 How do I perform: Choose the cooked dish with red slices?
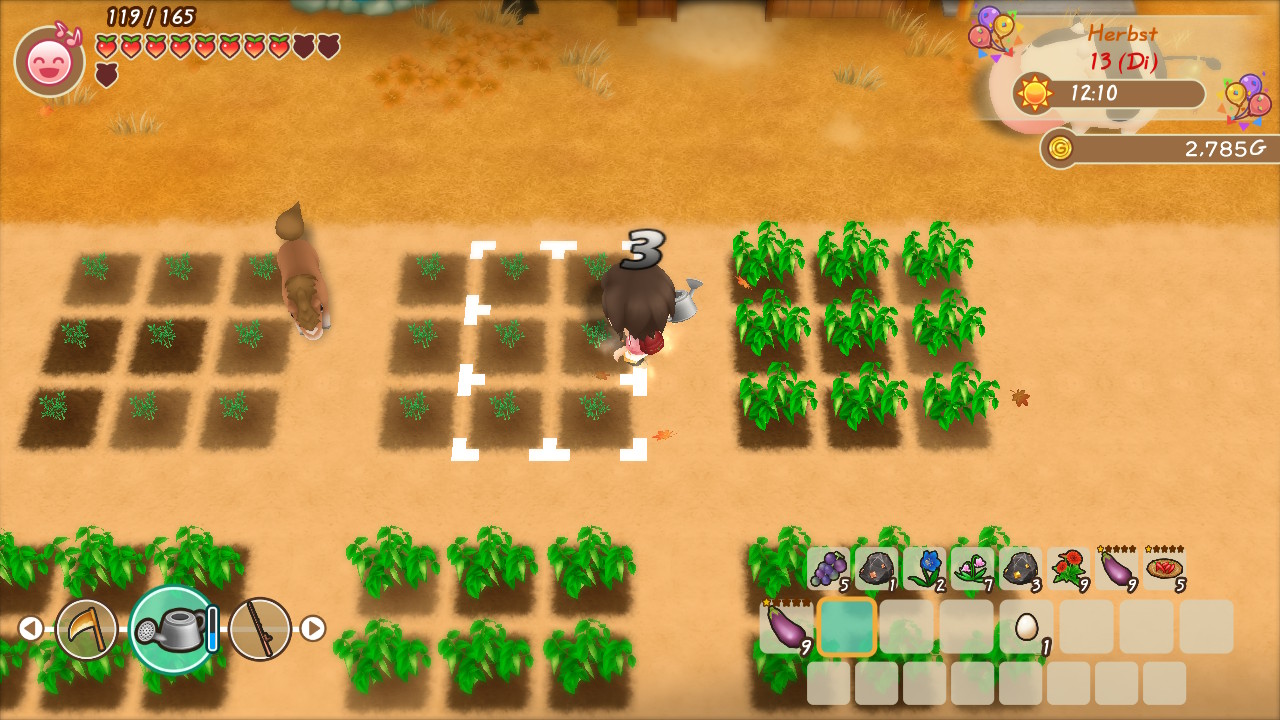(1164, 568)
